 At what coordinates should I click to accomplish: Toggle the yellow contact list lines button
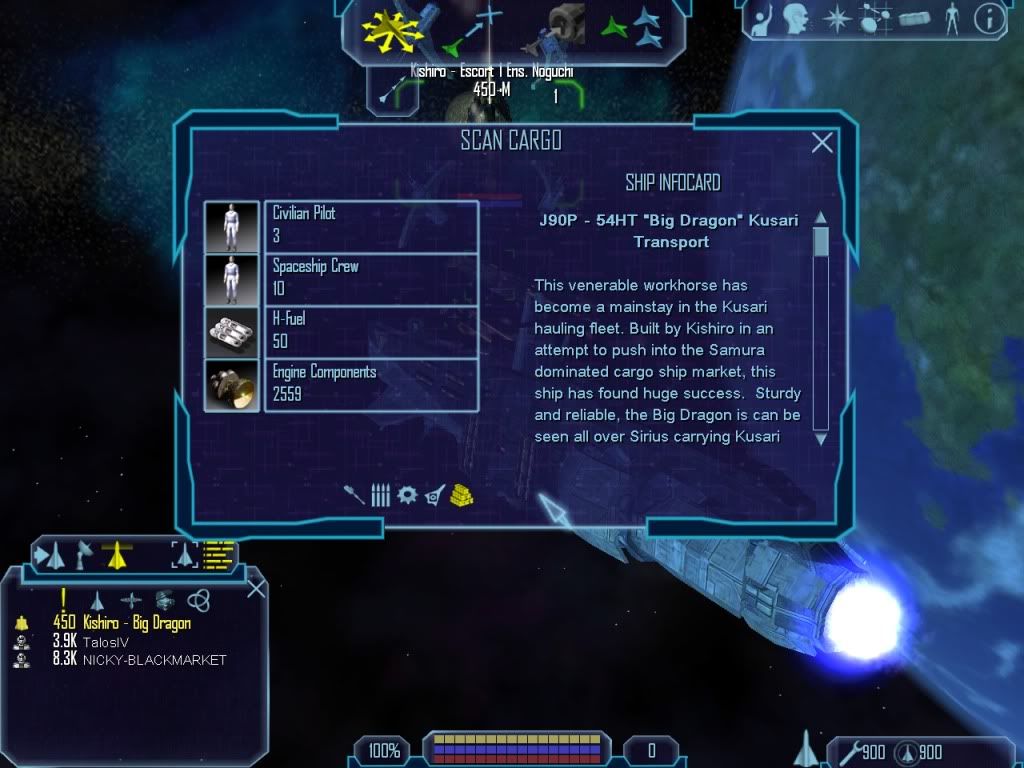218,553
